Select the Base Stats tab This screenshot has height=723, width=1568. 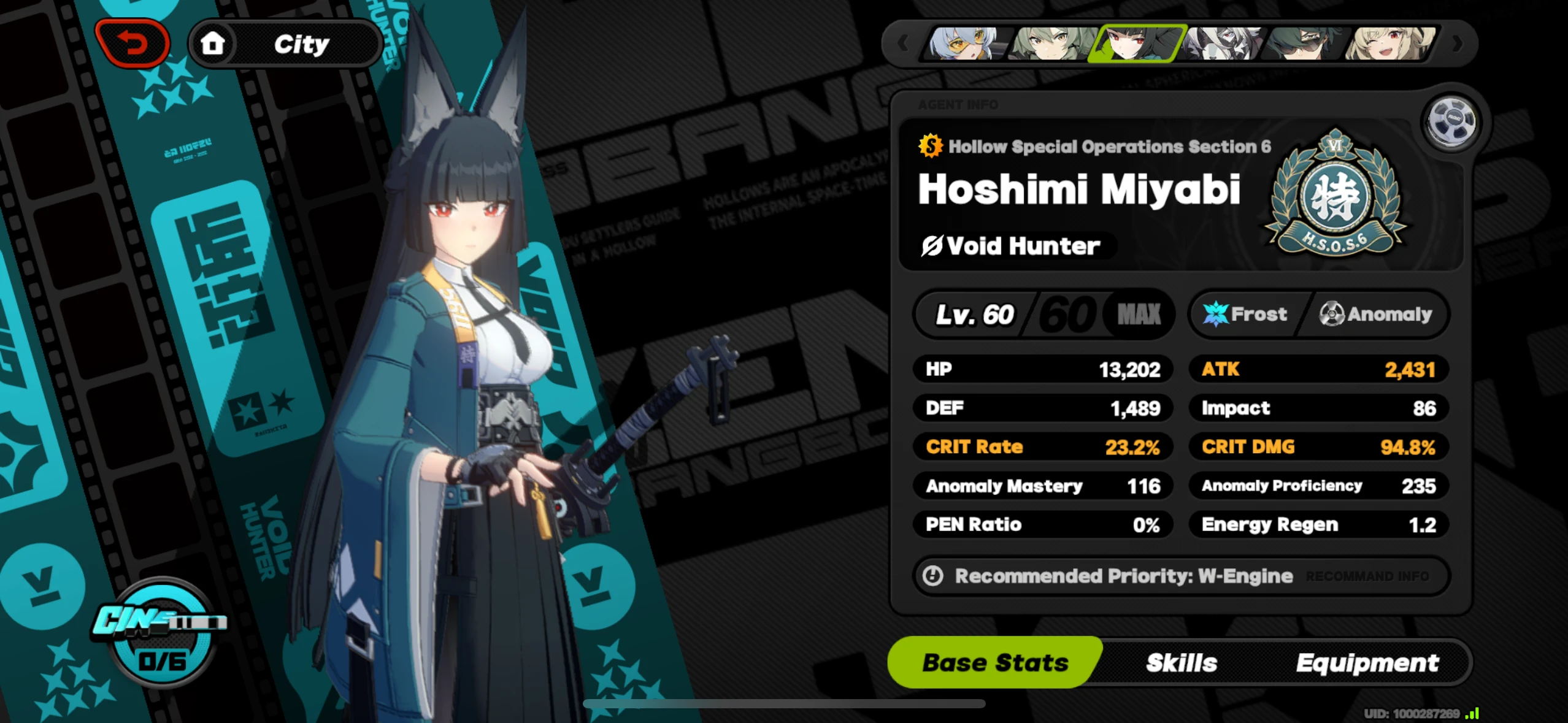pyautogui.click(x=995, y=662)
